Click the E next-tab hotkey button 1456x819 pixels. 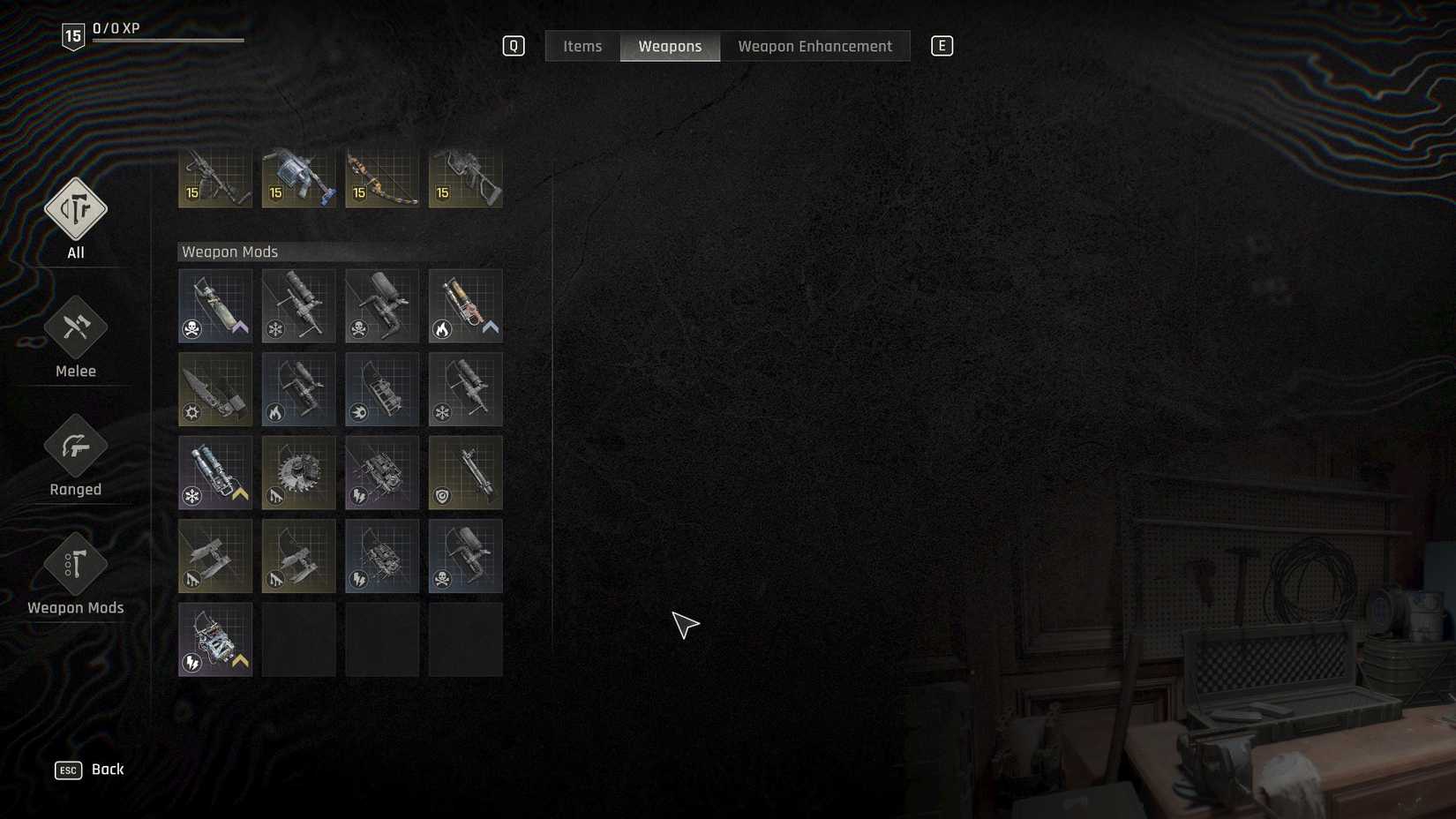tap(942, 45)
